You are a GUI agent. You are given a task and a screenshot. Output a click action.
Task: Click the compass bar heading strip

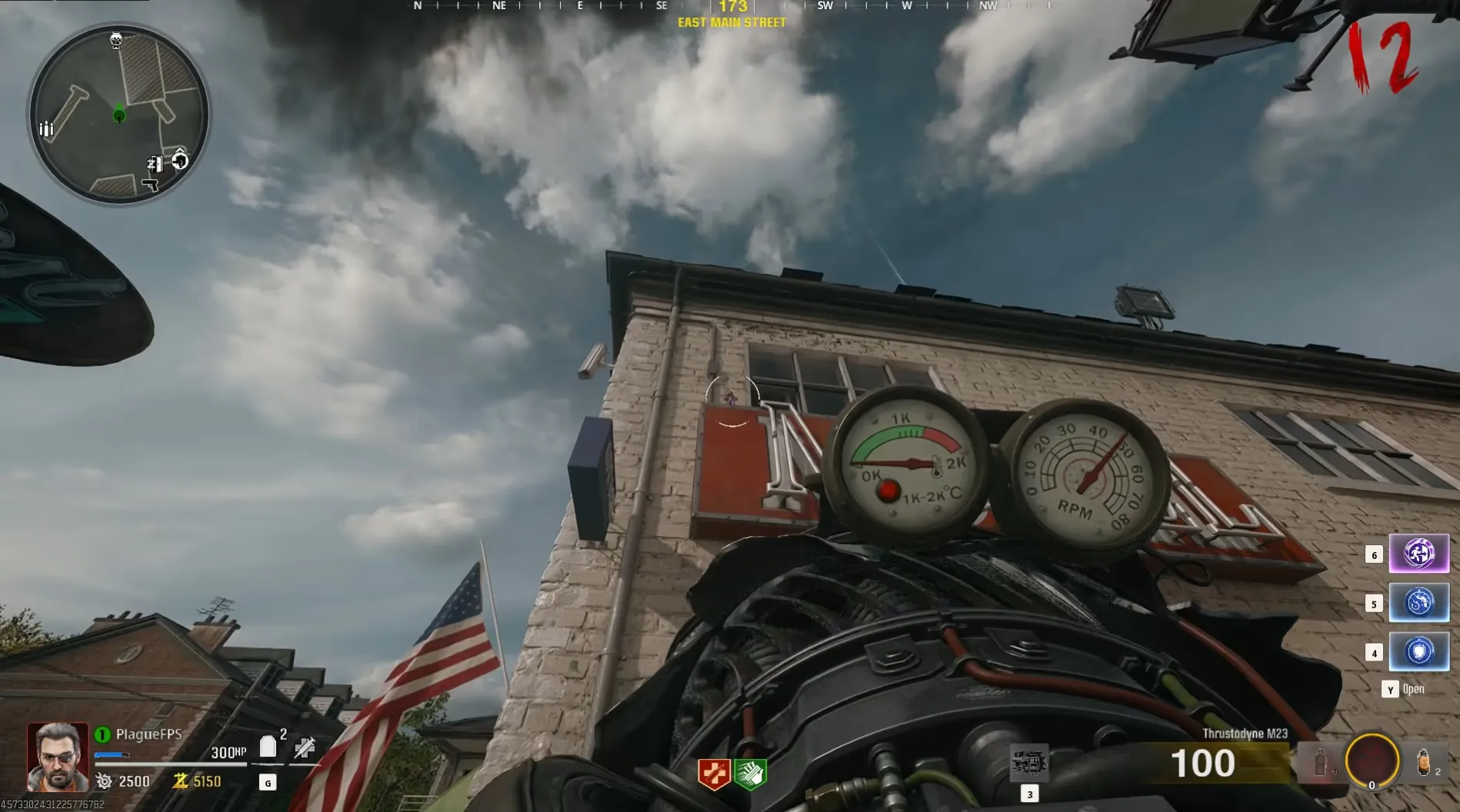click(x=731, y=7)
